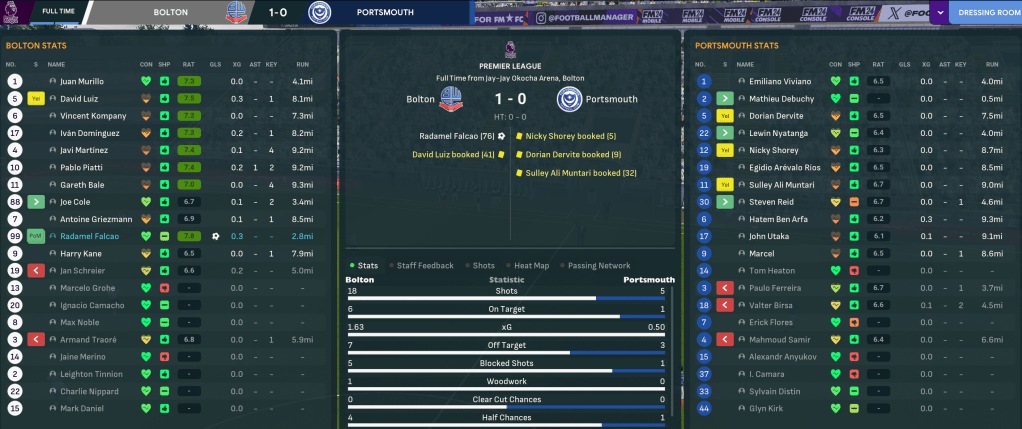Click the Radamel Falcao goal event
Viewport: 1022px width, 429px height.
(x=458, y=136)
